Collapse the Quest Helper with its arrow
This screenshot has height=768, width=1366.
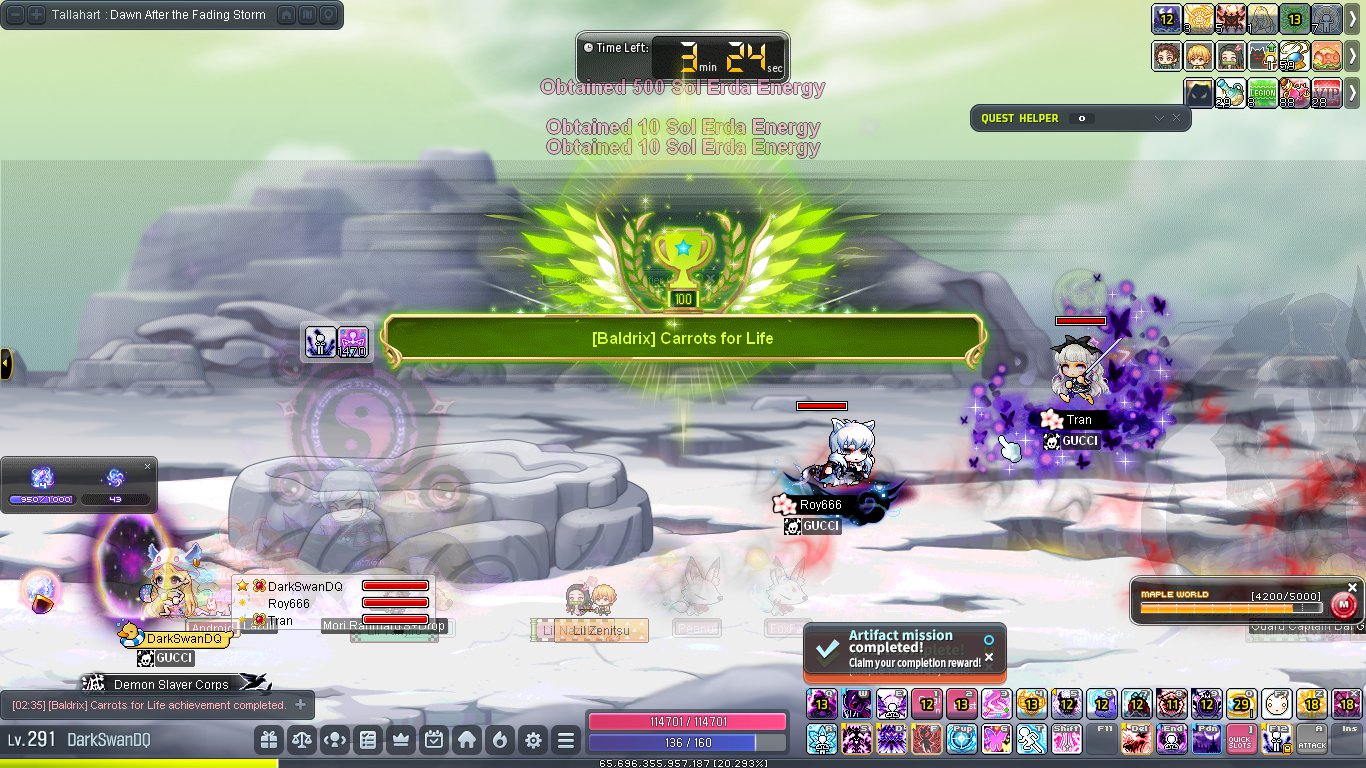(x=1159, y=118)
